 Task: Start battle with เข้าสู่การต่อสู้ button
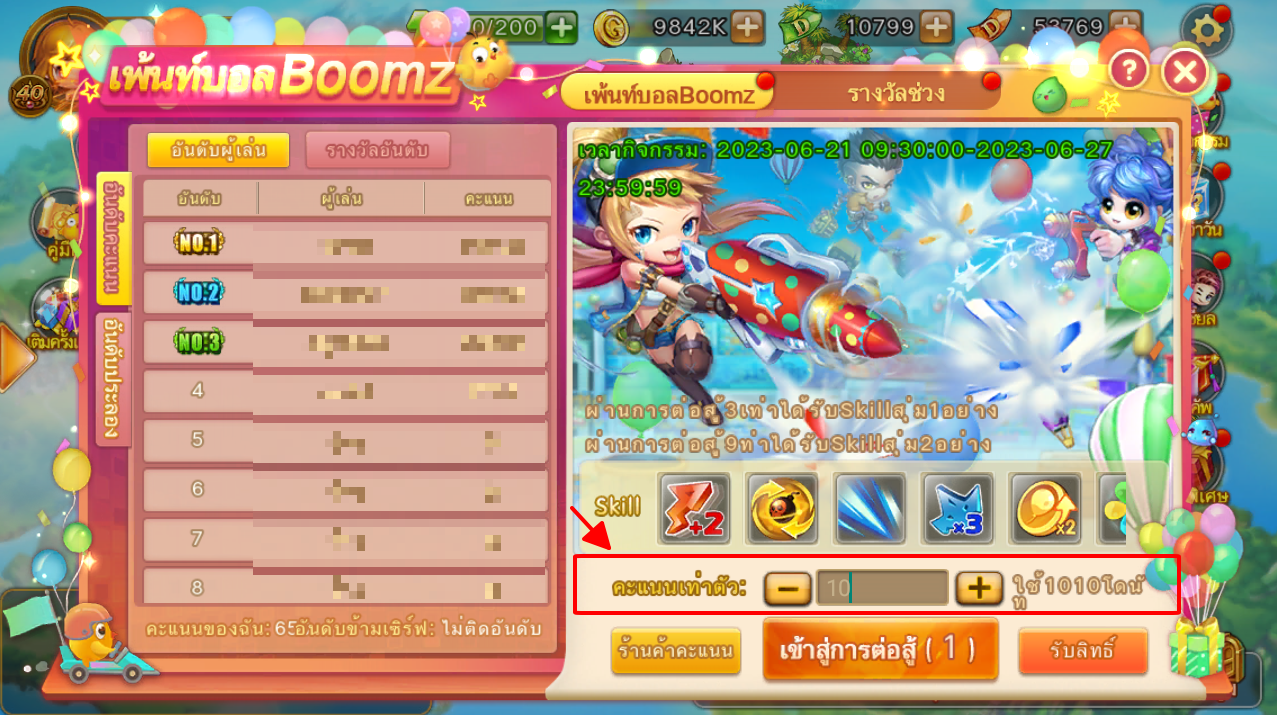coord(880,649)
